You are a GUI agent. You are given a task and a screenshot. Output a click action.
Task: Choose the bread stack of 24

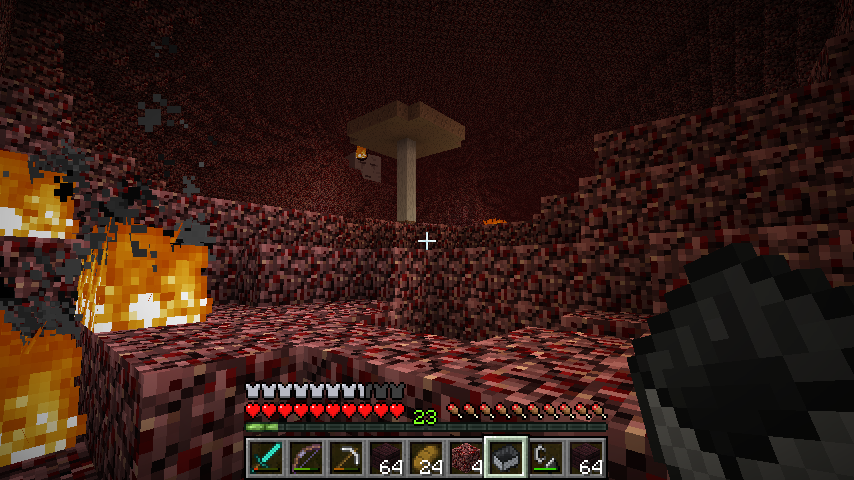[426, 458]
